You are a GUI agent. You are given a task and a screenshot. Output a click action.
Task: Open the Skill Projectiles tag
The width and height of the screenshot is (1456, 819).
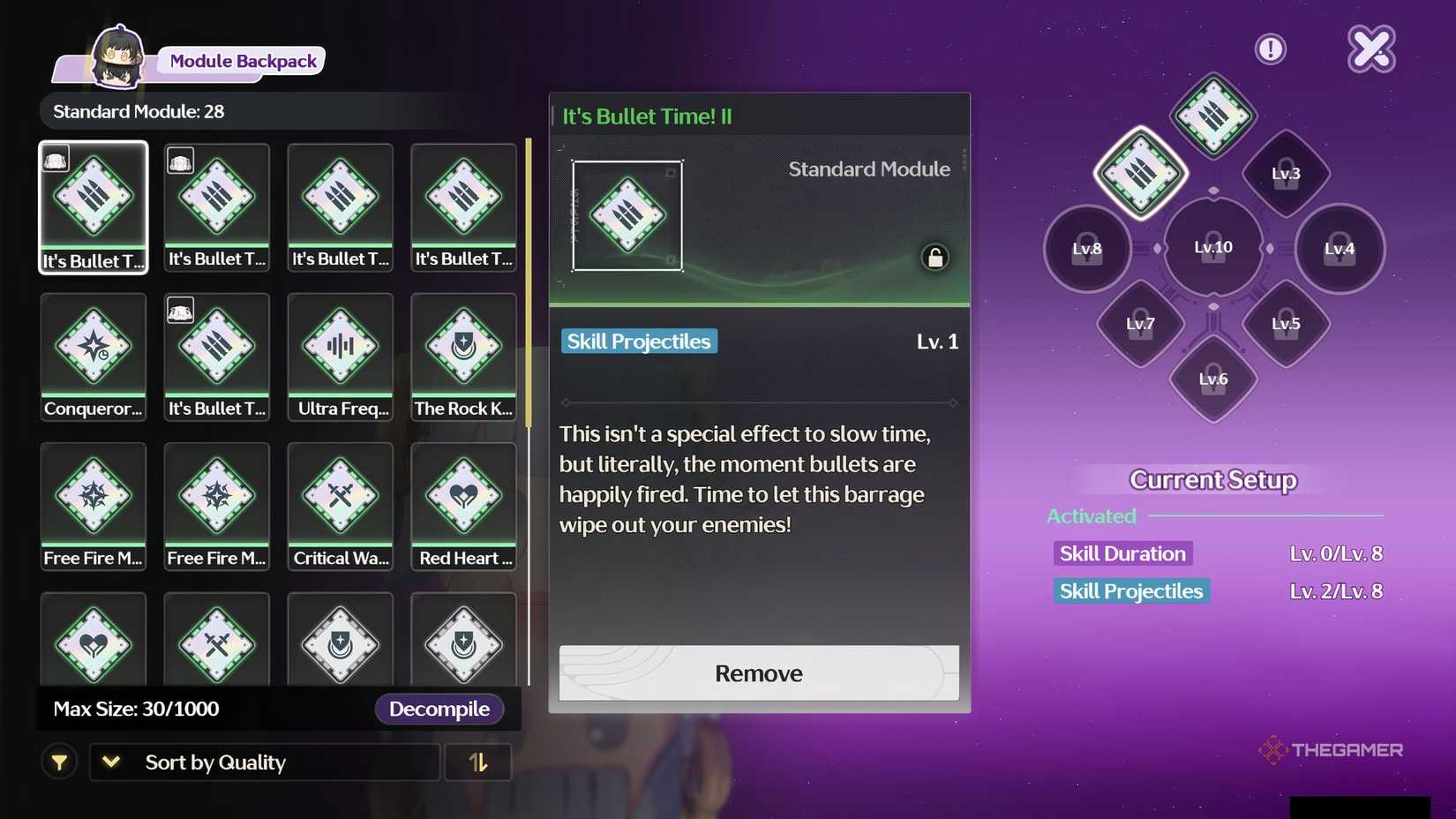click(x=638, y=342)
